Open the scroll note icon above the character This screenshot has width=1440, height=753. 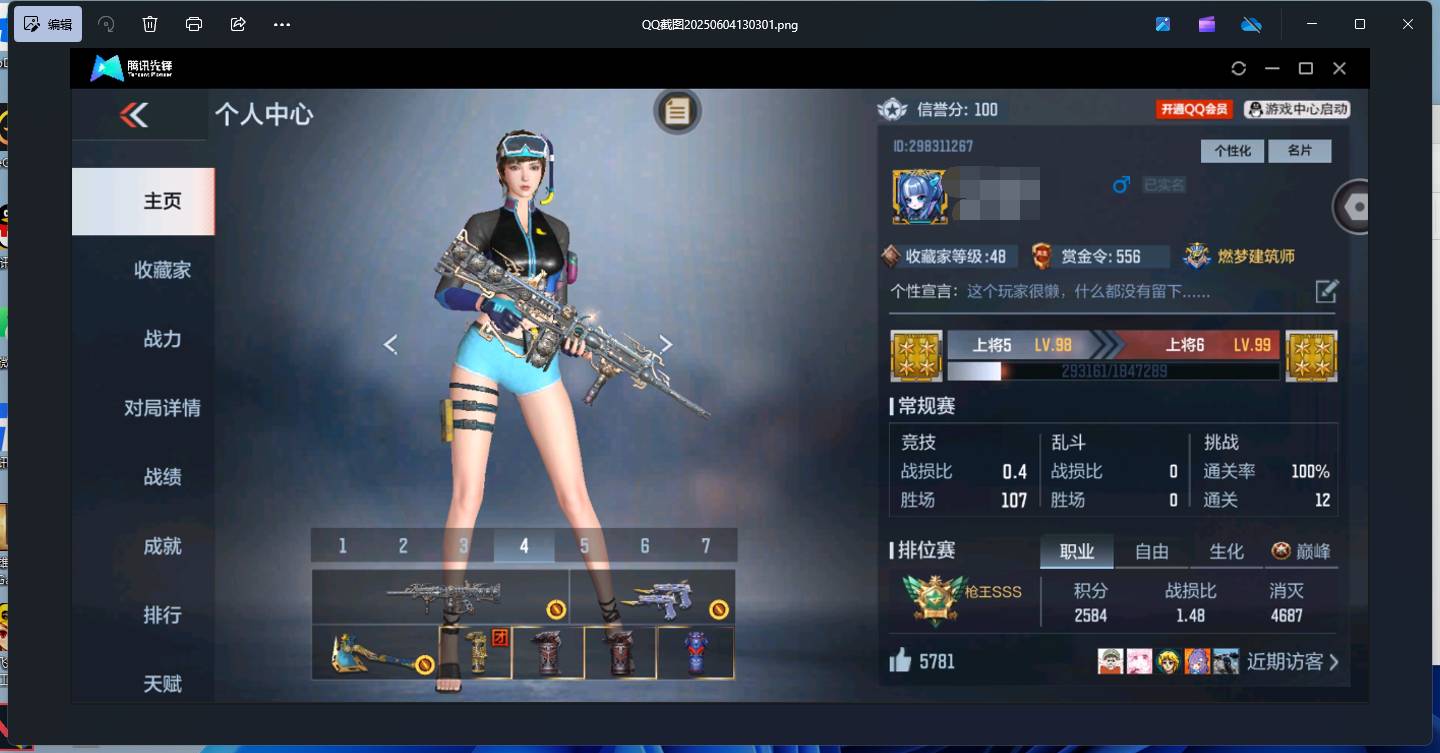[x=678, y=111]
